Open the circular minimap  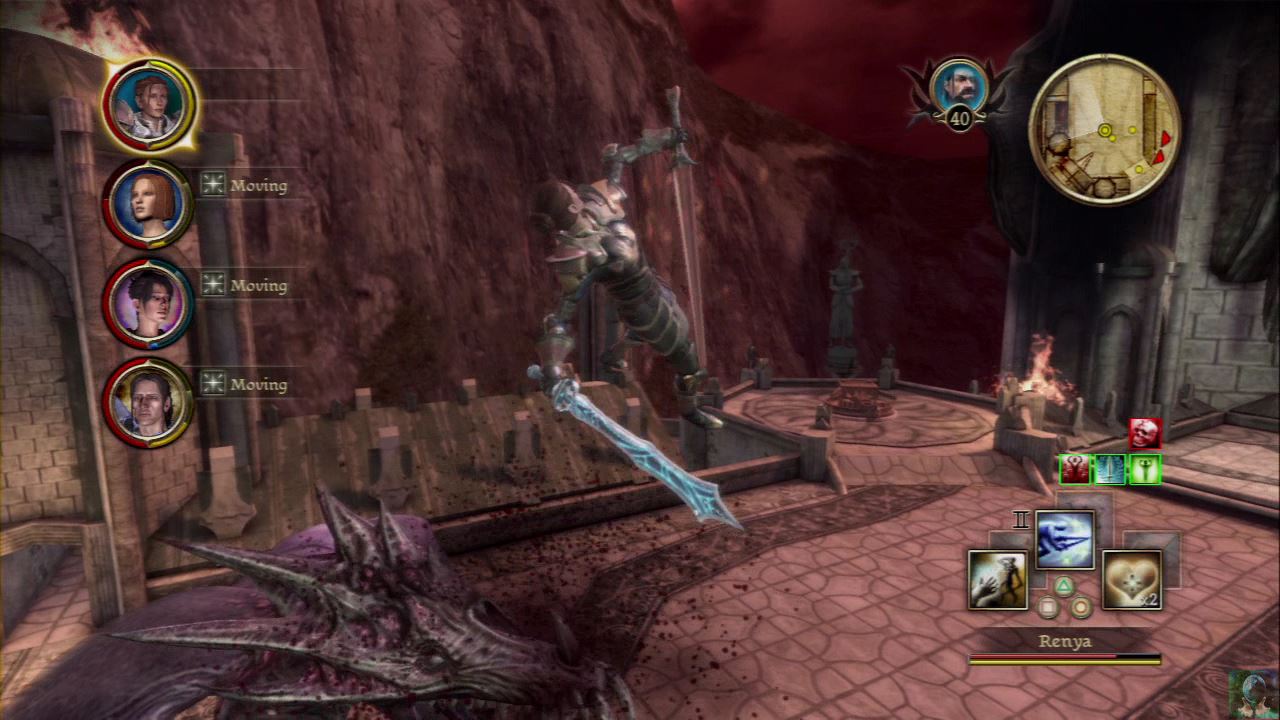click(x=1104, y=129)
